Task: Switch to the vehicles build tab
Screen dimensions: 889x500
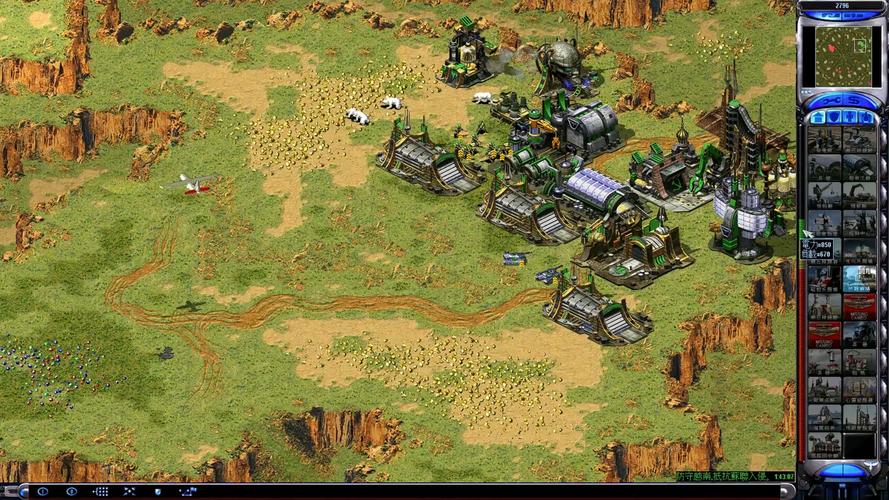Action: [866, 117]
